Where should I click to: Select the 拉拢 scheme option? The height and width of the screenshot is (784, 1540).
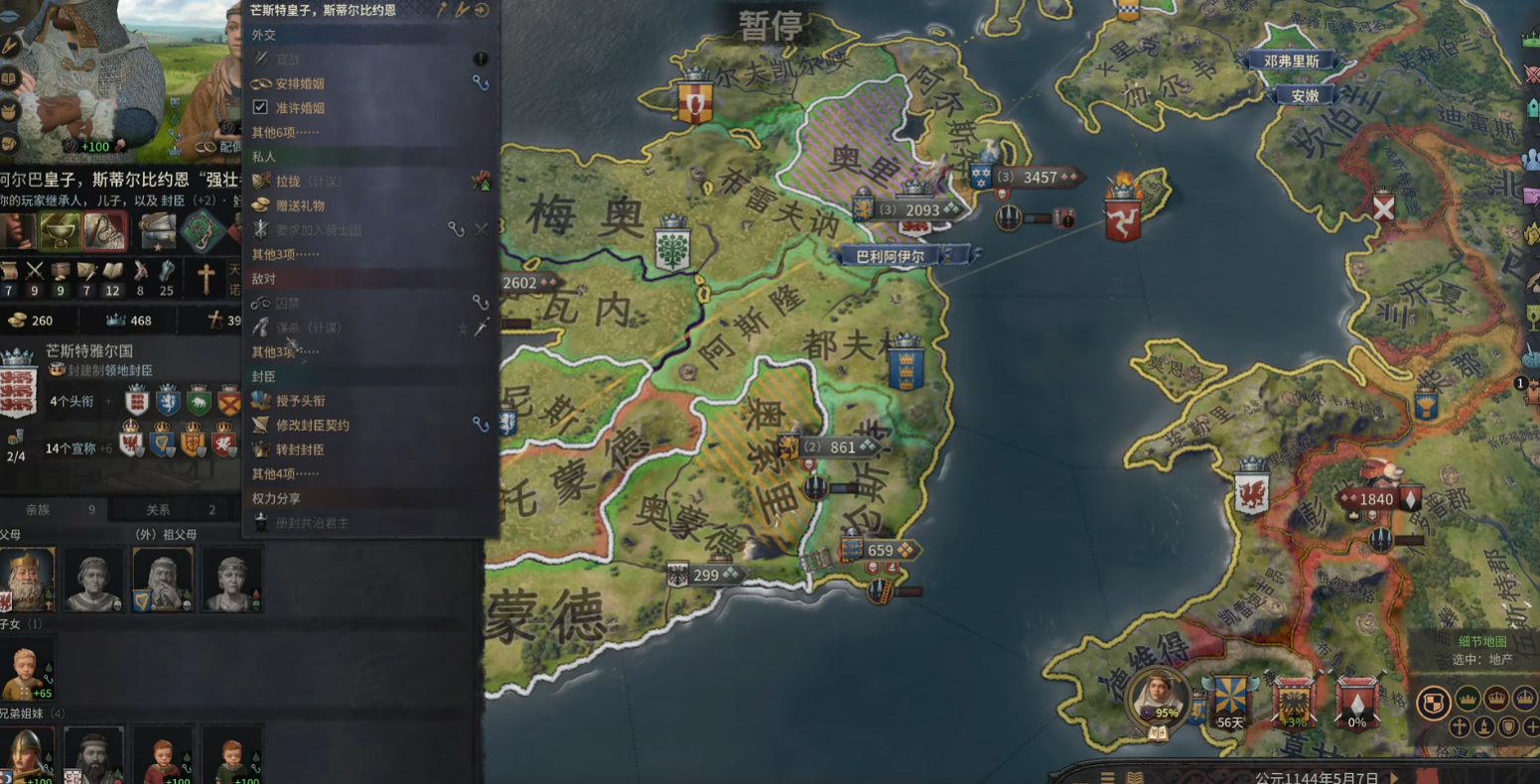288,182
